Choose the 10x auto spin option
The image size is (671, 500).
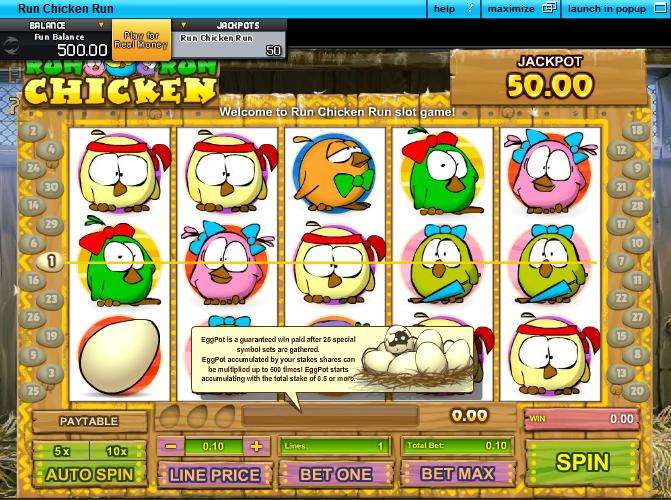click(116, 451)
